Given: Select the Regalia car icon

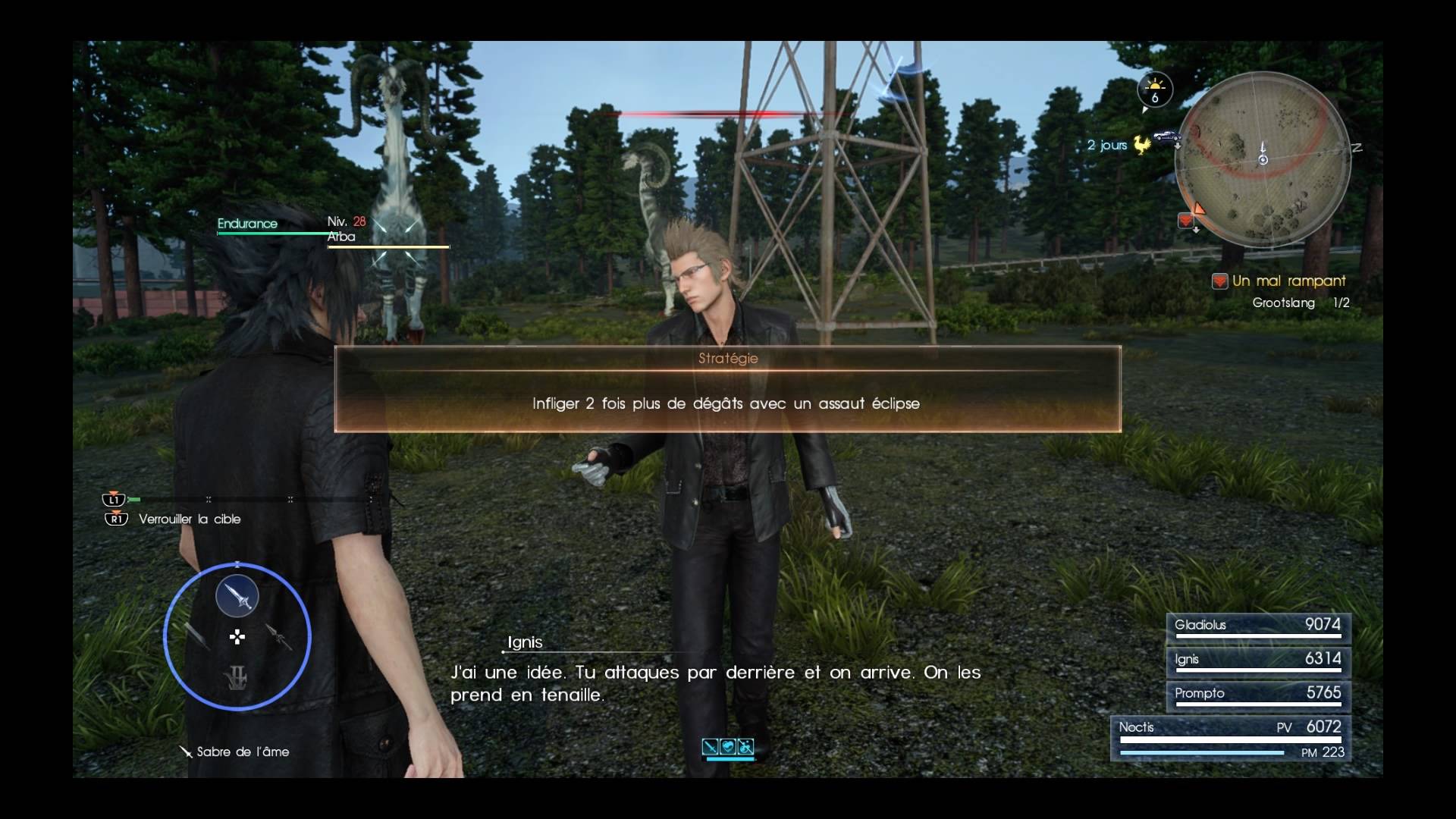Looking at the screenshot, I should [1167, 136].
